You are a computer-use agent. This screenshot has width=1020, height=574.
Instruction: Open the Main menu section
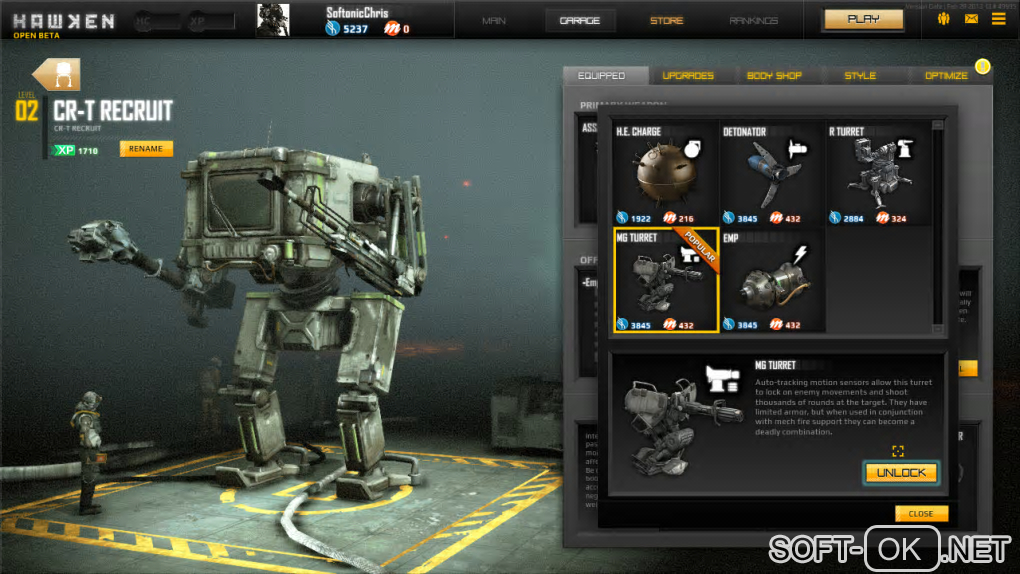tap(493, 20)
